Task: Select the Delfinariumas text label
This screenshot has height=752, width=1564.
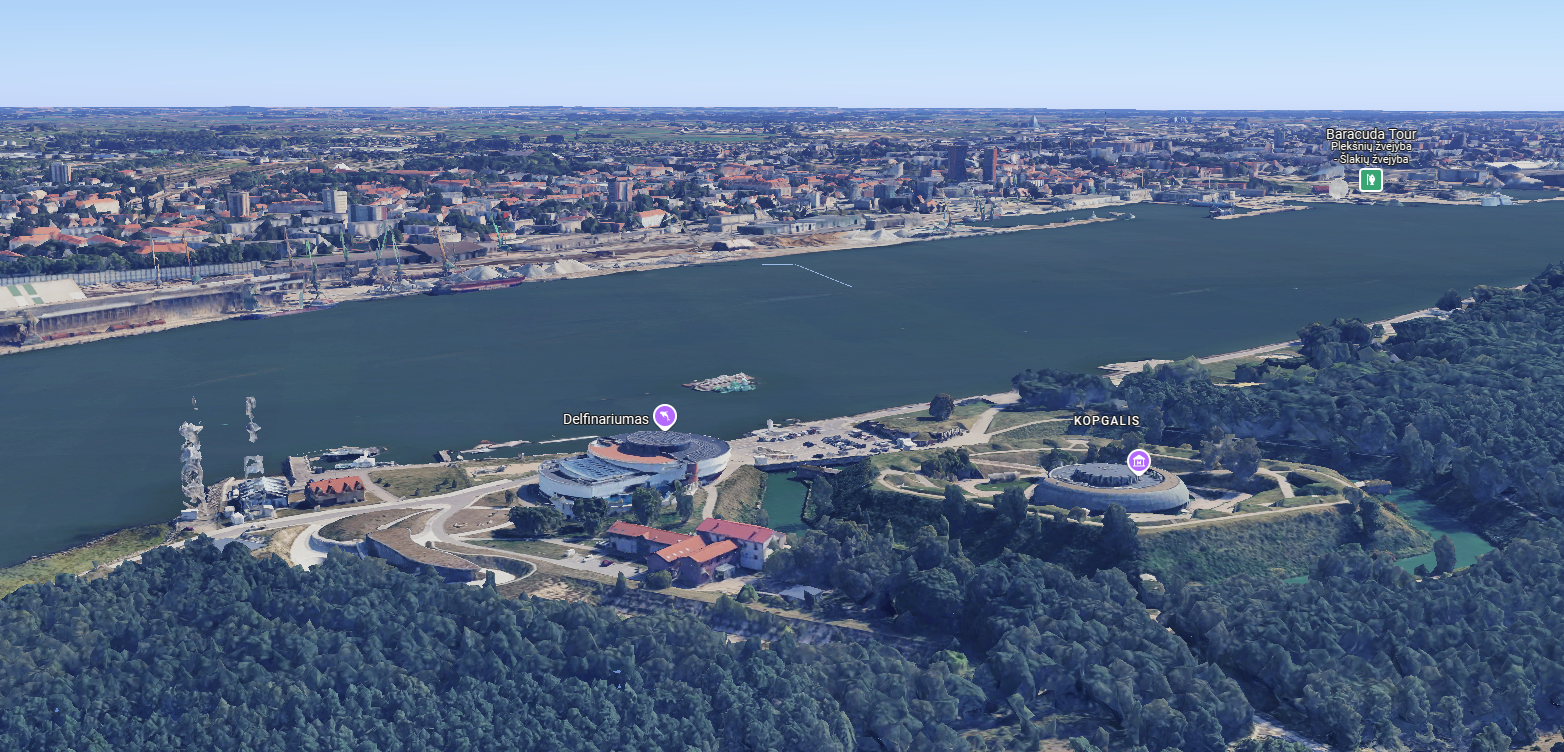Action: click(605, 419)
